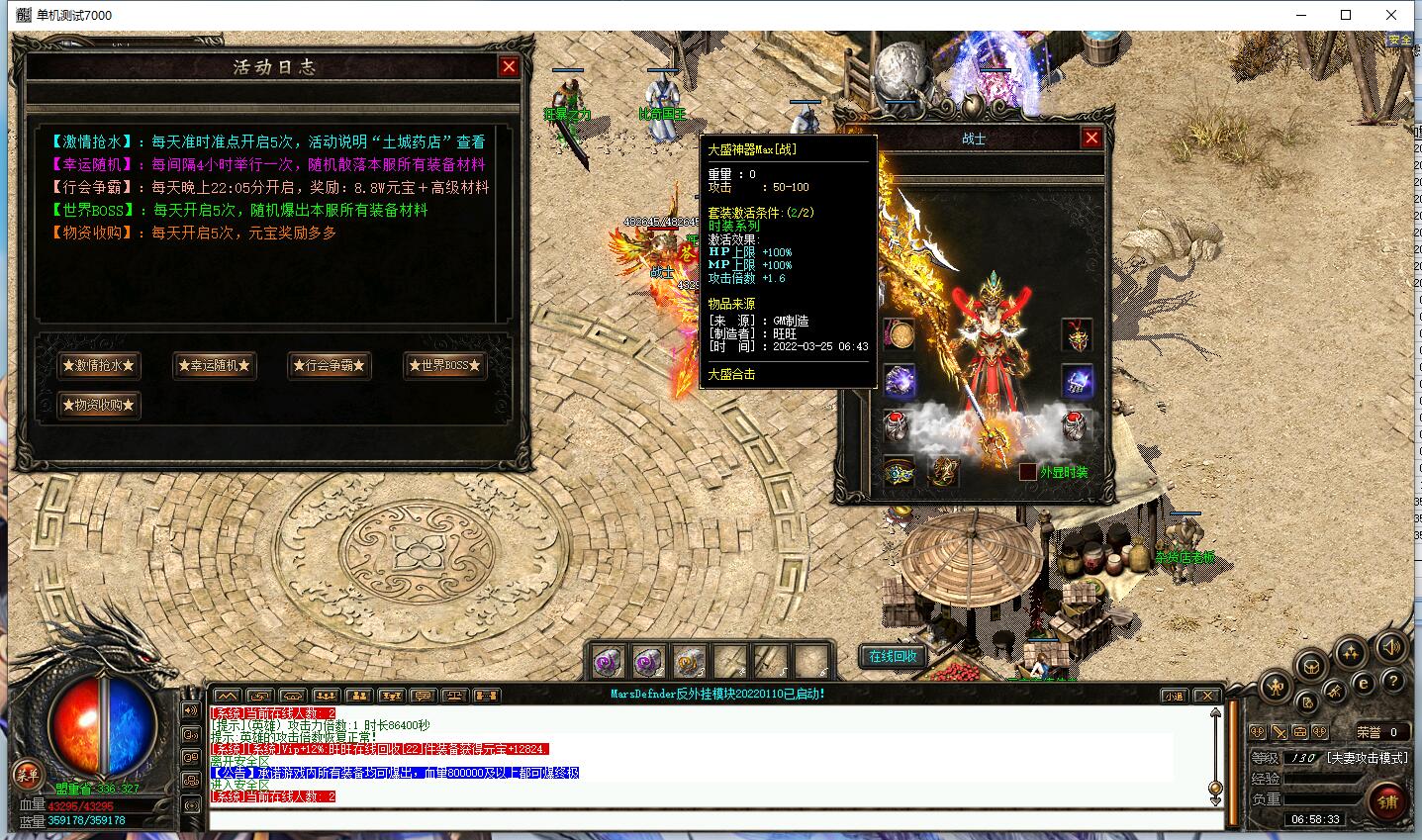Screen dimensions: 1422x840
Task: Maximize the 单机测试7000 game window
Action: point(1345,15)
